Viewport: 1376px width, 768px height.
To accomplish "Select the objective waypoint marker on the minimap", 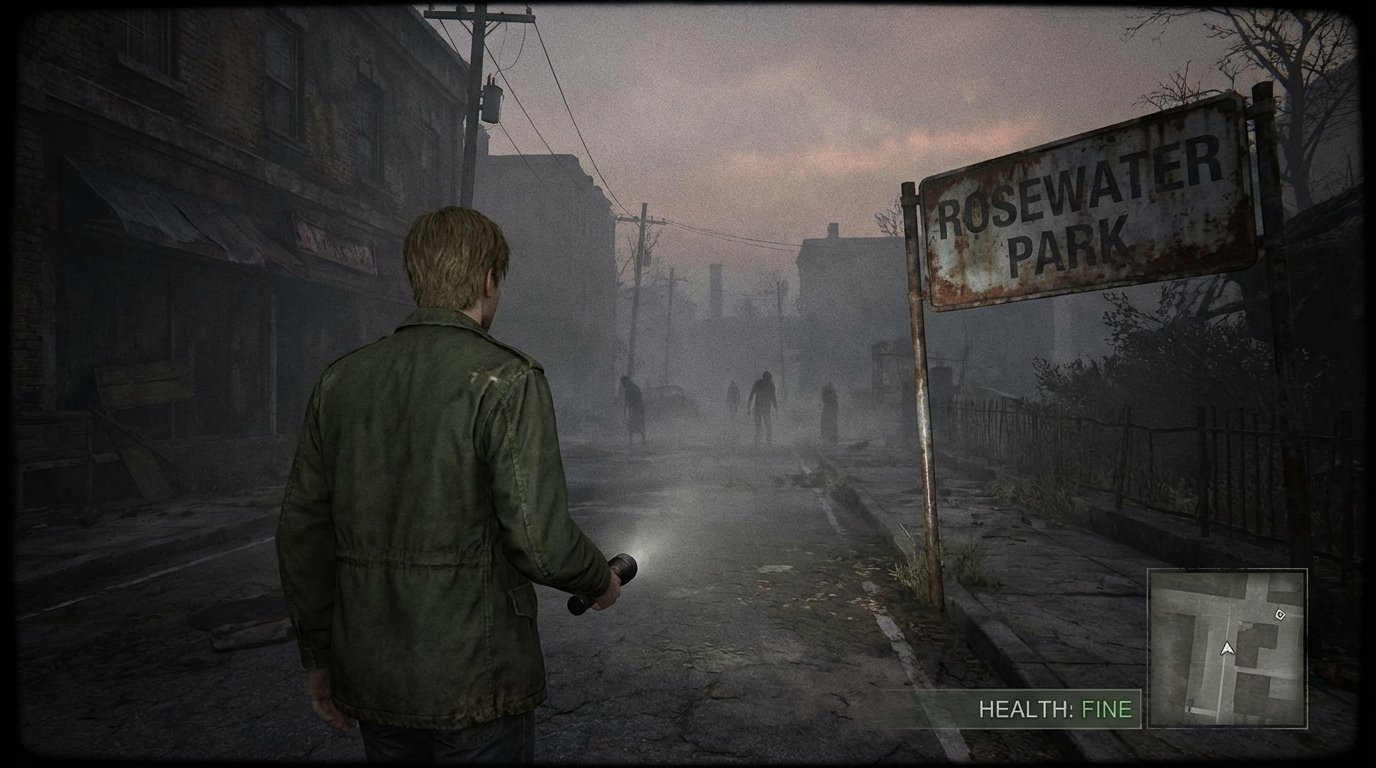I will click(1281, 615).
